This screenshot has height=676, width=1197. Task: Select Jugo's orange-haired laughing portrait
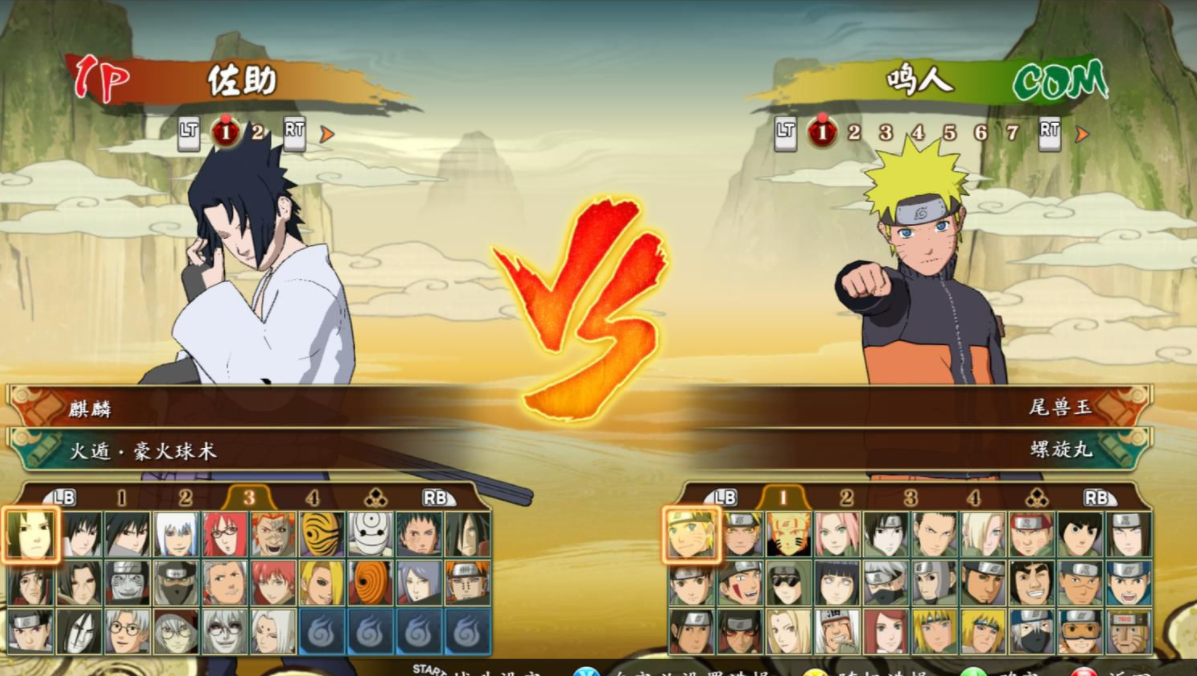[273, 535]
